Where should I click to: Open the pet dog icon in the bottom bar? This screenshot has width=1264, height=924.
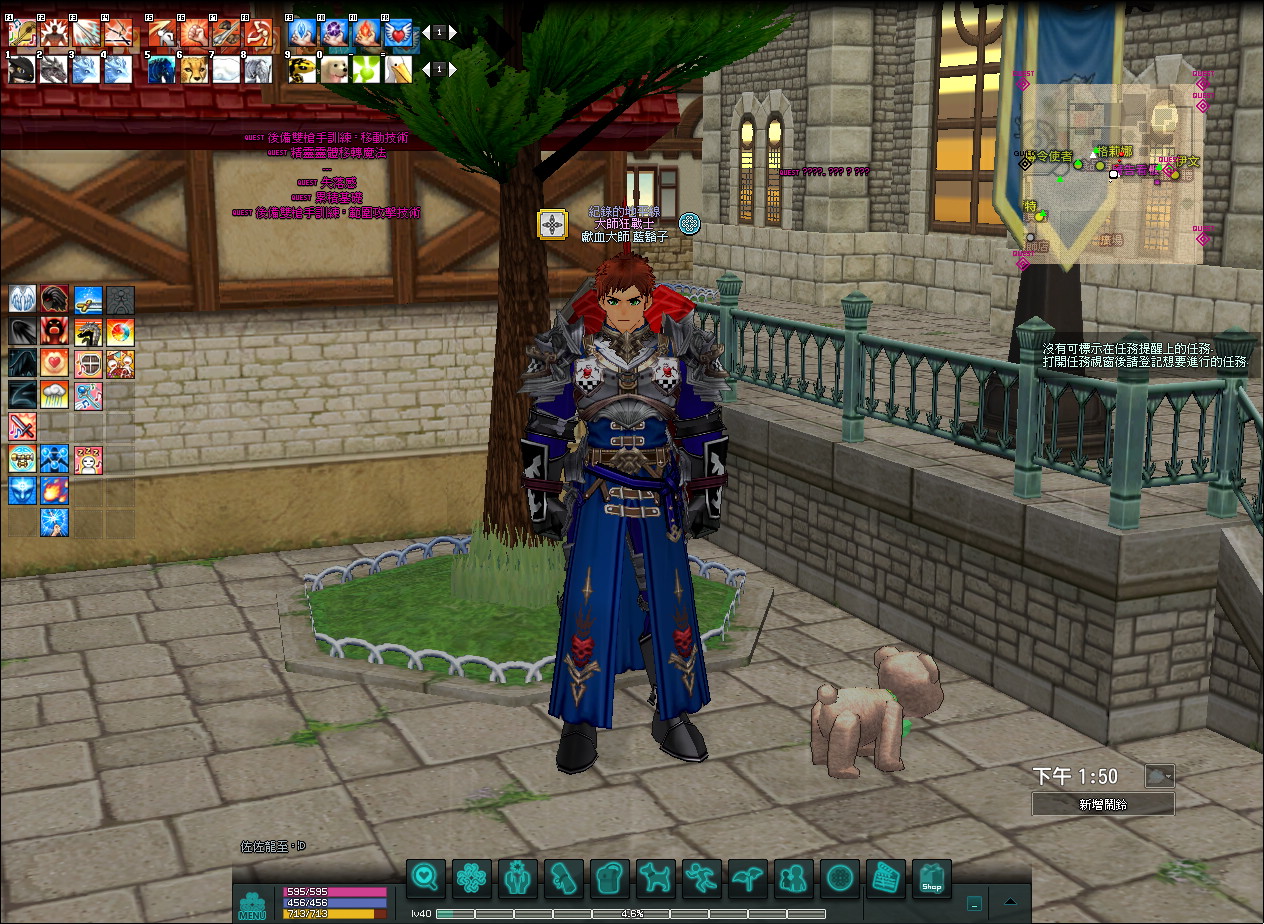(x=656, y=879)
